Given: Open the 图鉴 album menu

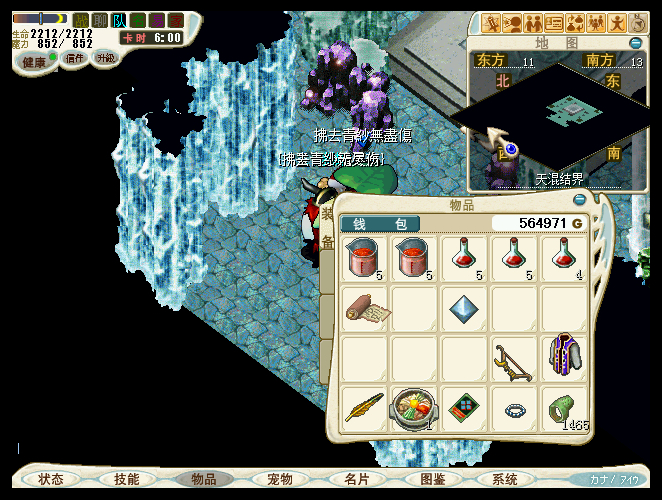Looking at the screenshot, I should click(433, 479).
